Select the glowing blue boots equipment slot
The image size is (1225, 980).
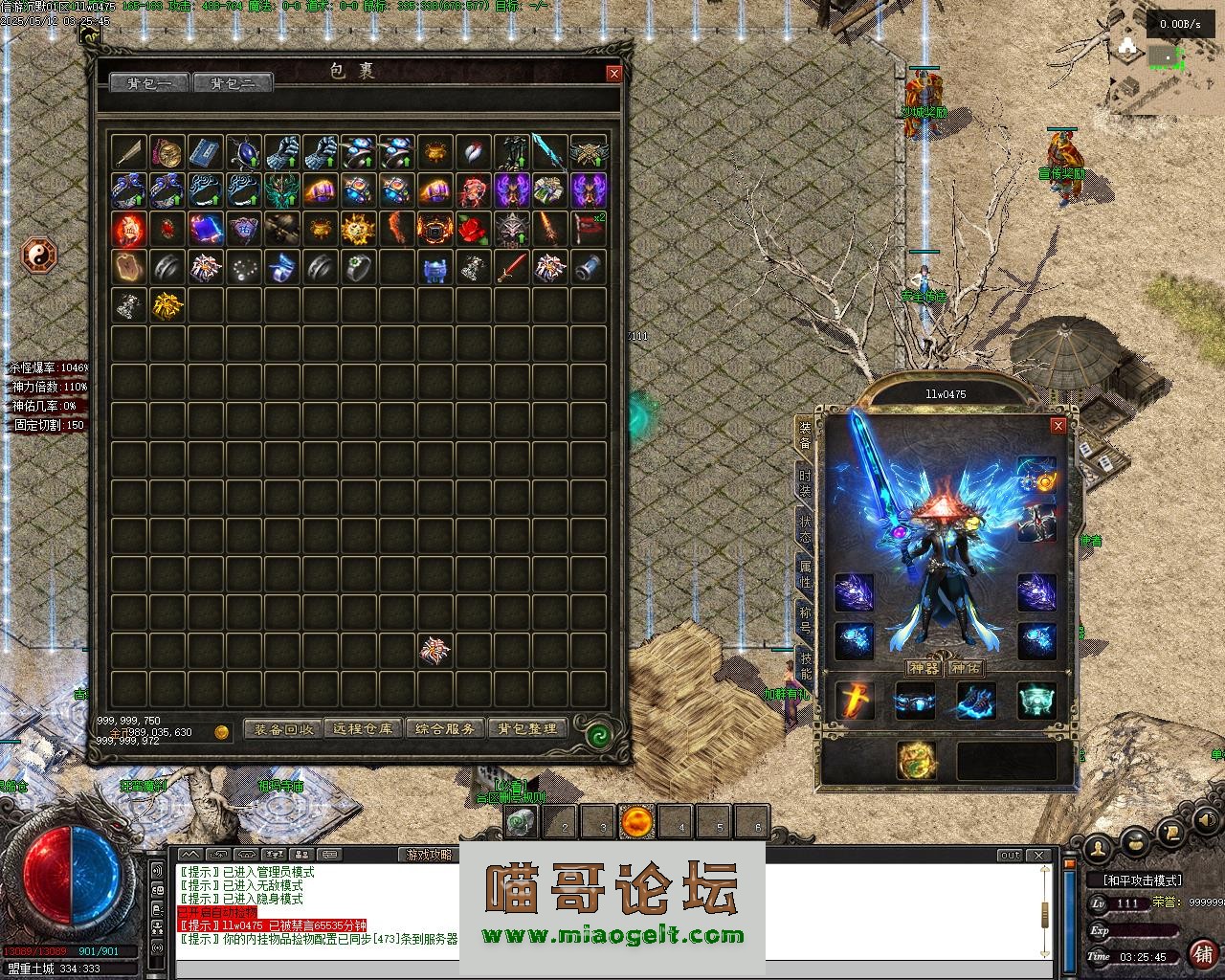pos(976,702)
